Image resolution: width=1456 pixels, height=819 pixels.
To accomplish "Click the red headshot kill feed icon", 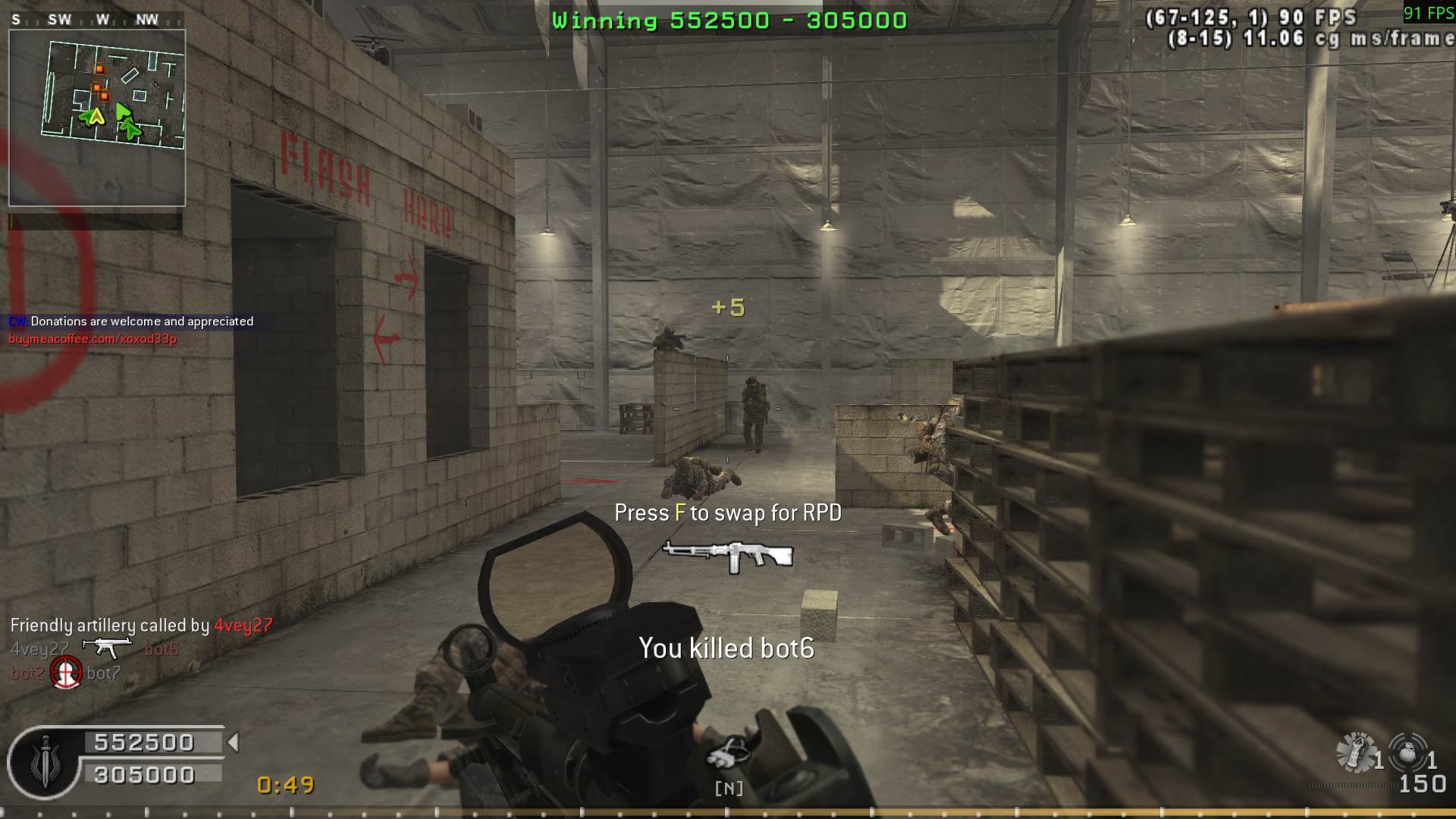I will [x=66, y=673].
